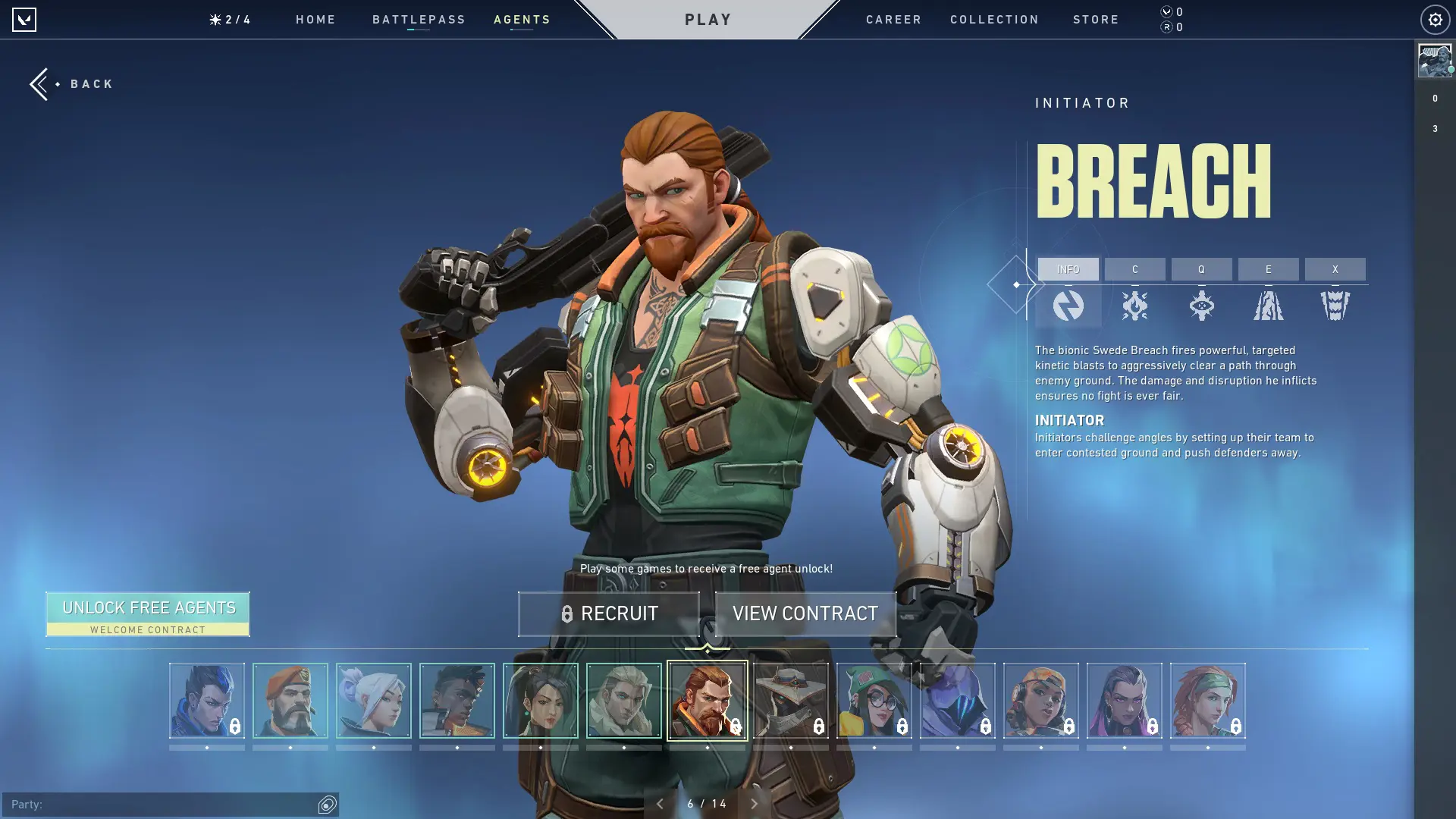Advance to next agent page with right arrow
This screenshot has width=1456, height=819.
tap(754, 802)
